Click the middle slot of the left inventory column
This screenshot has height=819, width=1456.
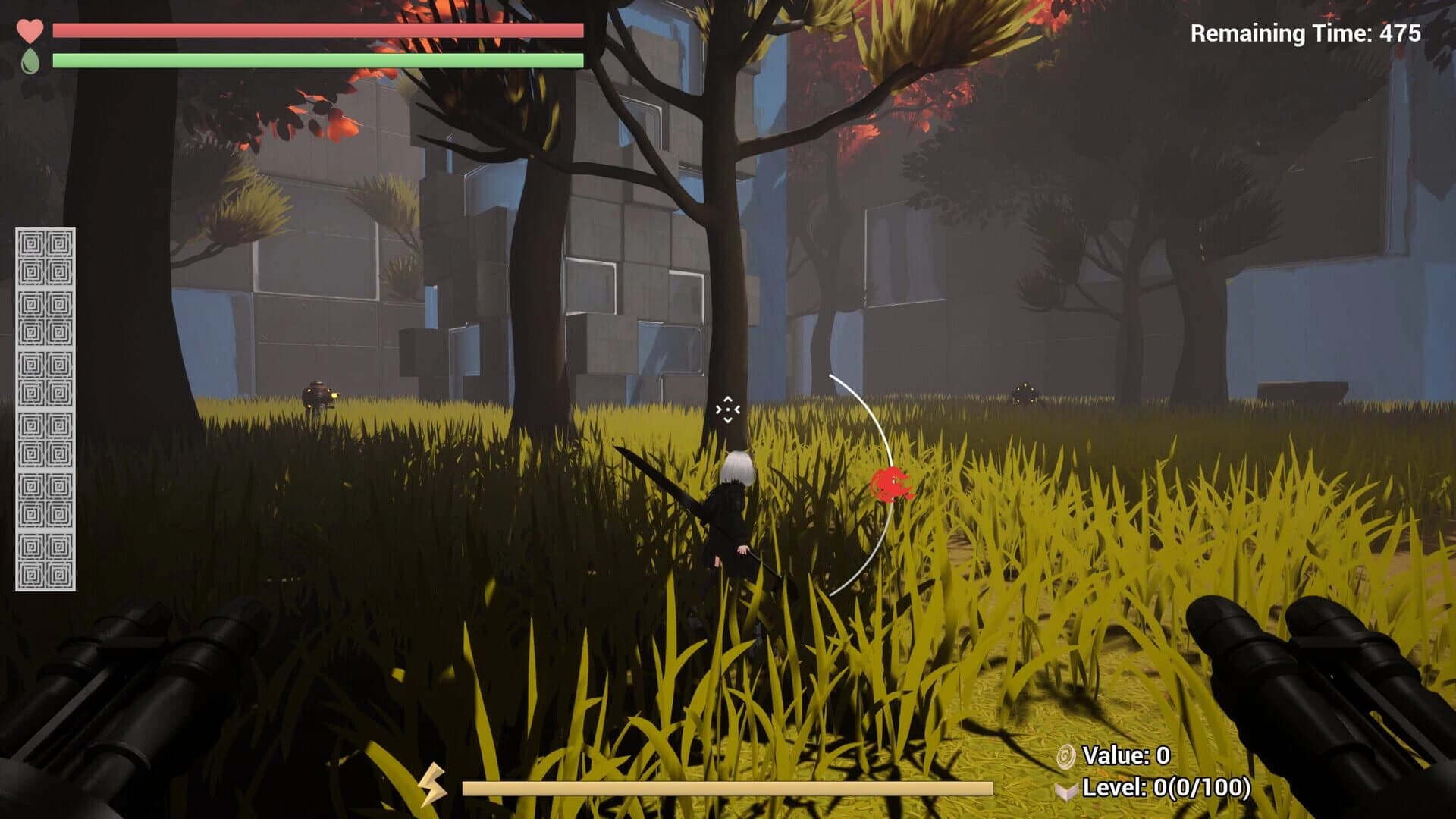(45, 379)
